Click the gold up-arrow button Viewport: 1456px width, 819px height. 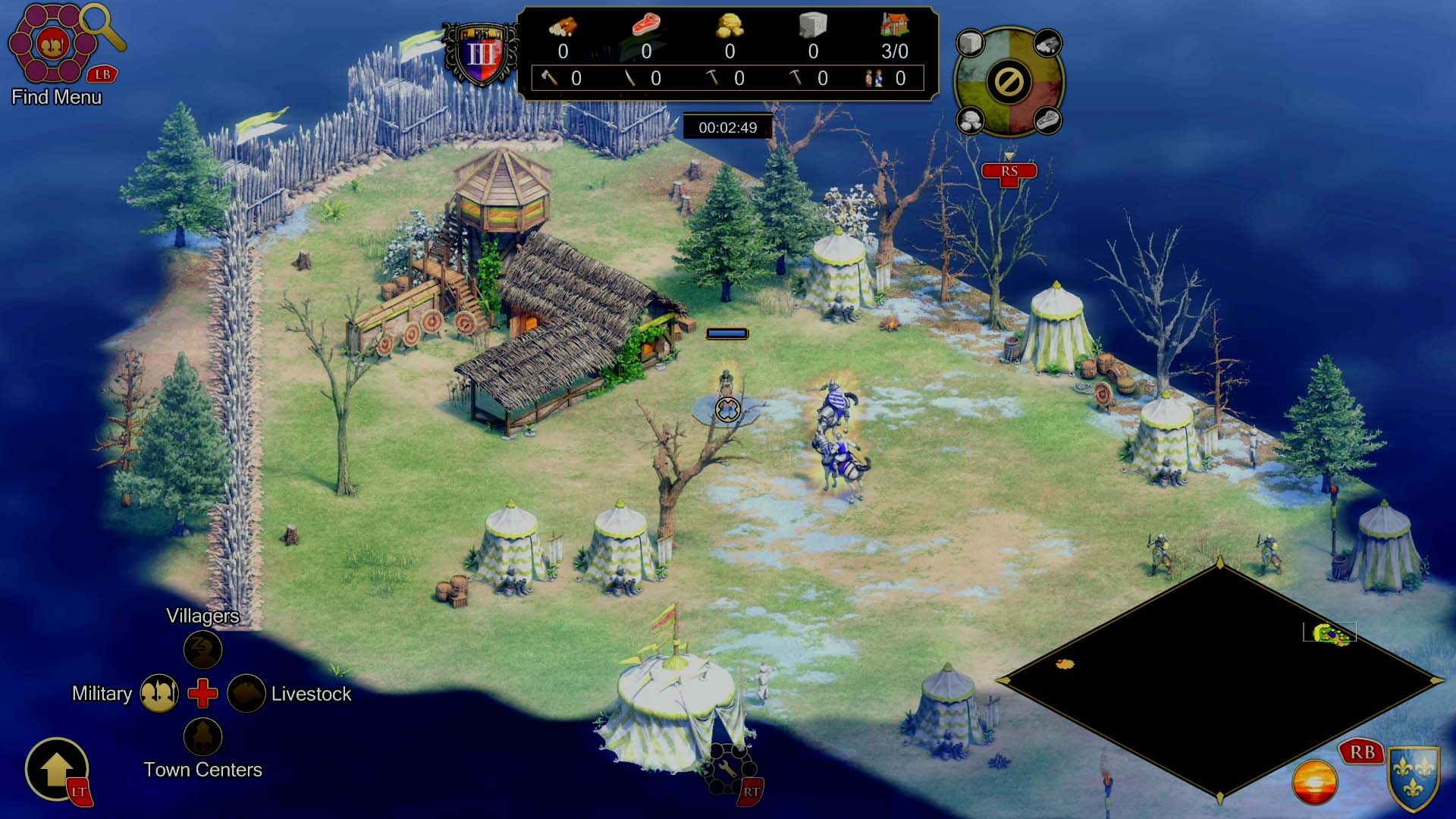57,769
